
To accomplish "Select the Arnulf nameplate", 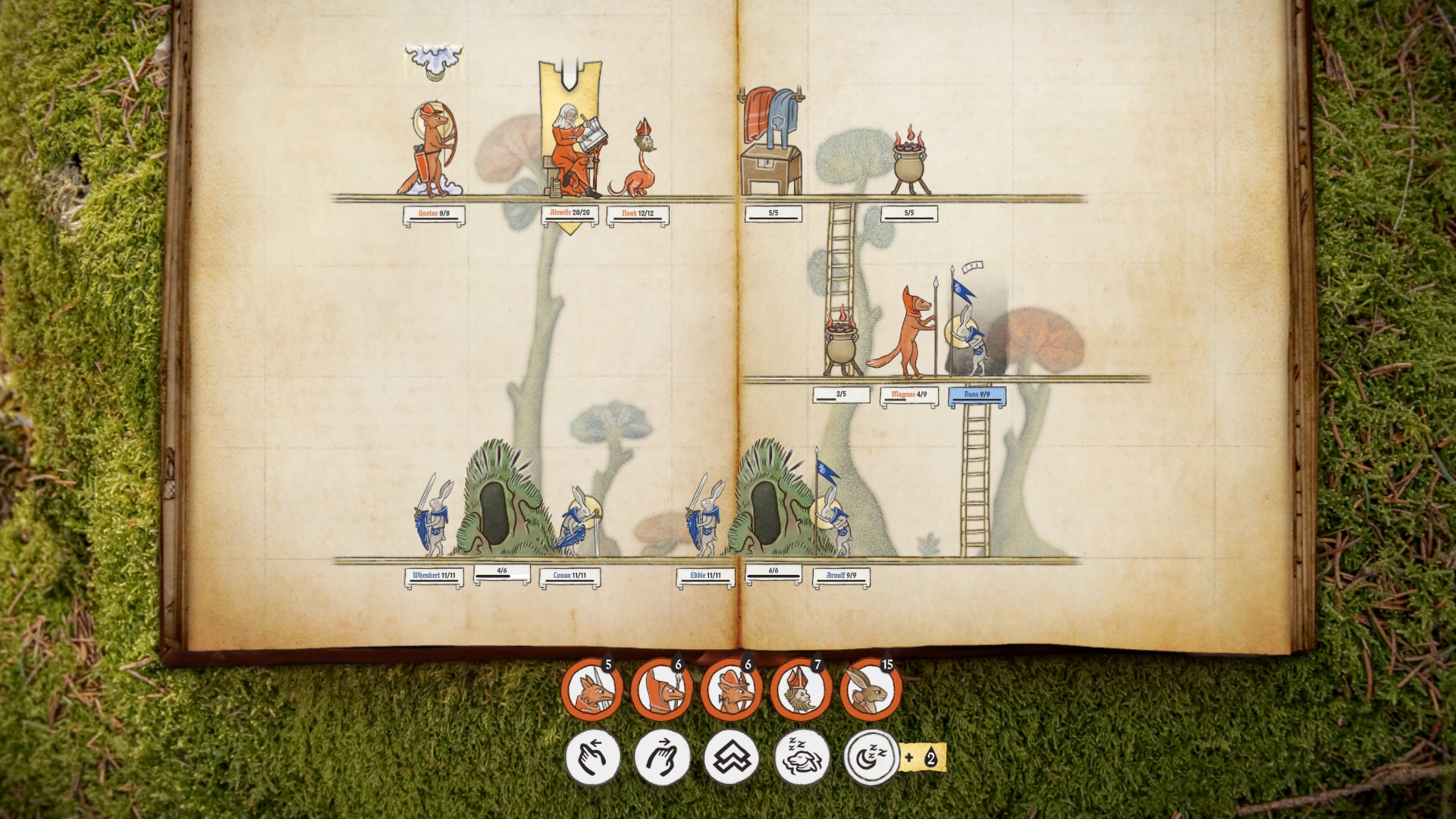I will click(841, 576).
